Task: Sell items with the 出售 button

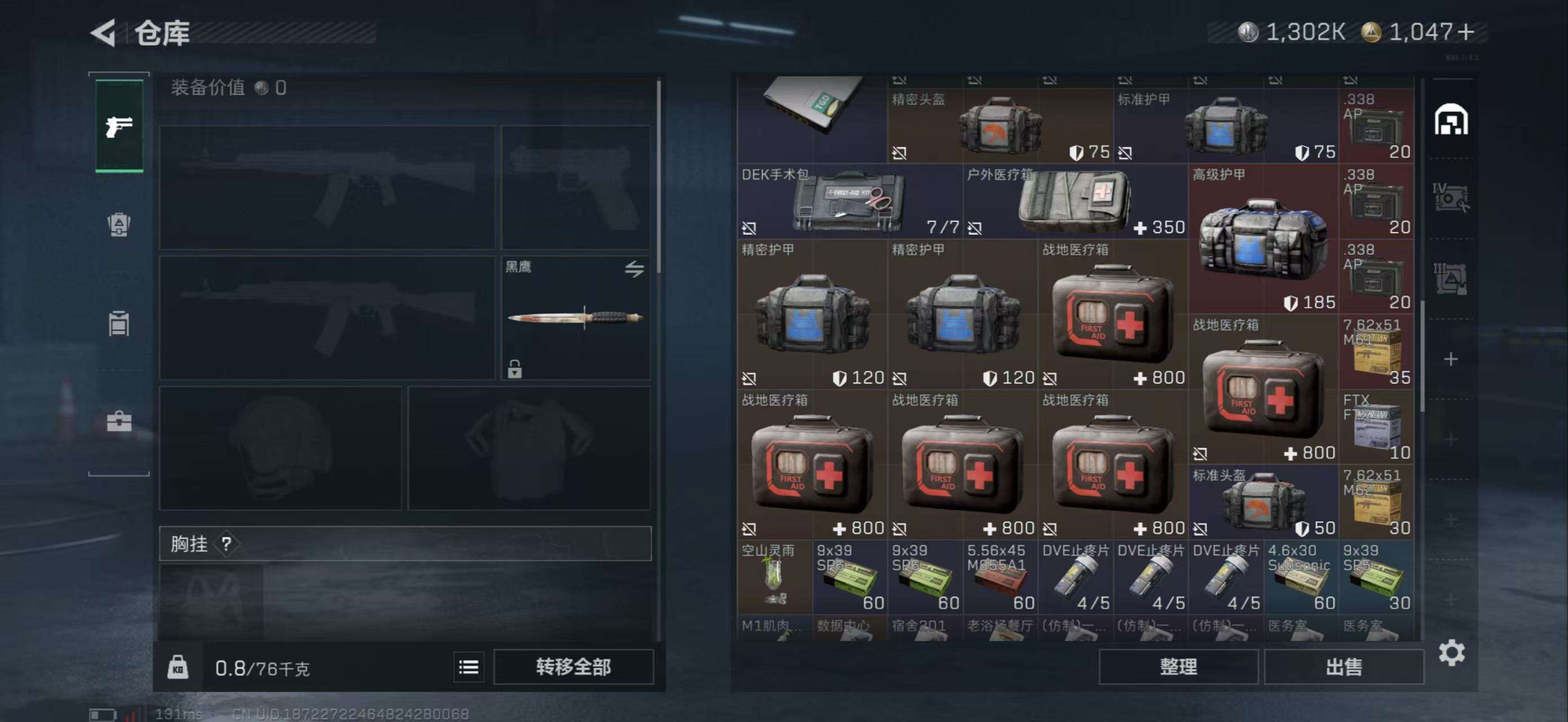Action: coord(1344,667)
